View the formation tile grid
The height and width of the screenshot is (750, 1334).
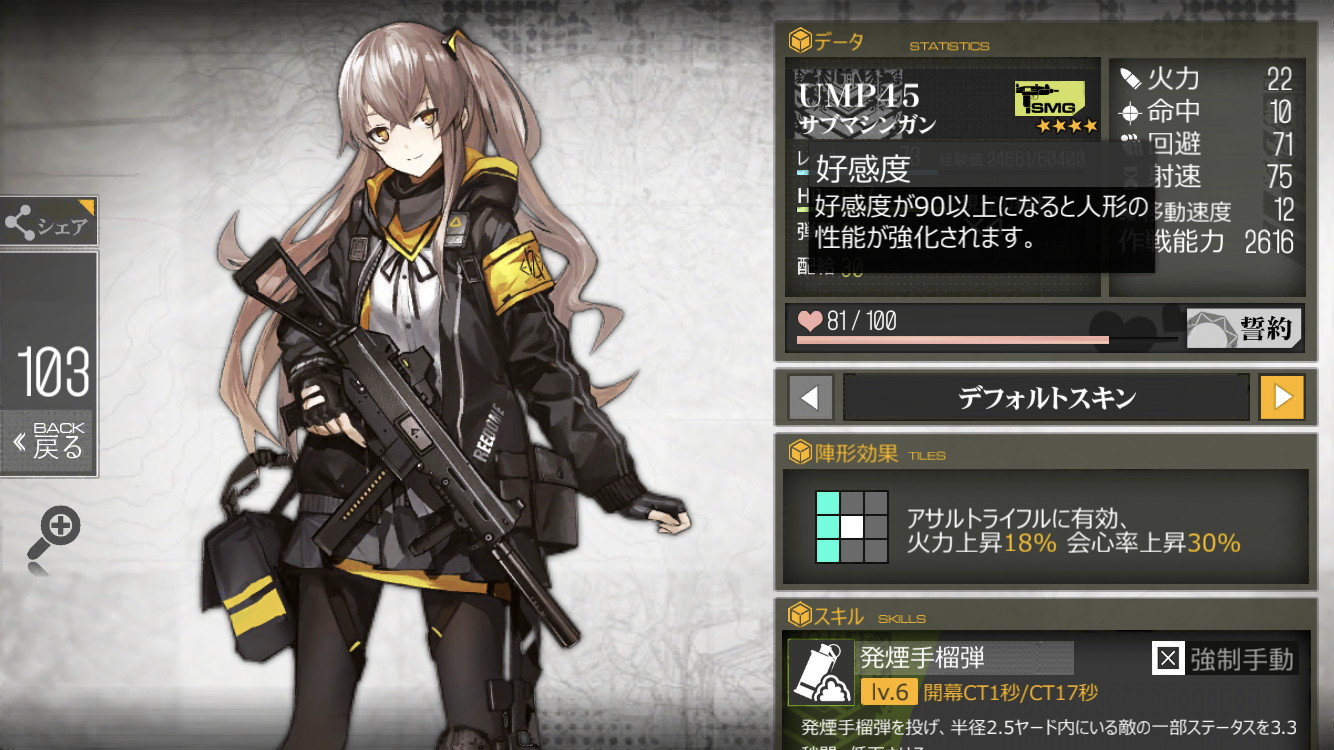point(851,526)
